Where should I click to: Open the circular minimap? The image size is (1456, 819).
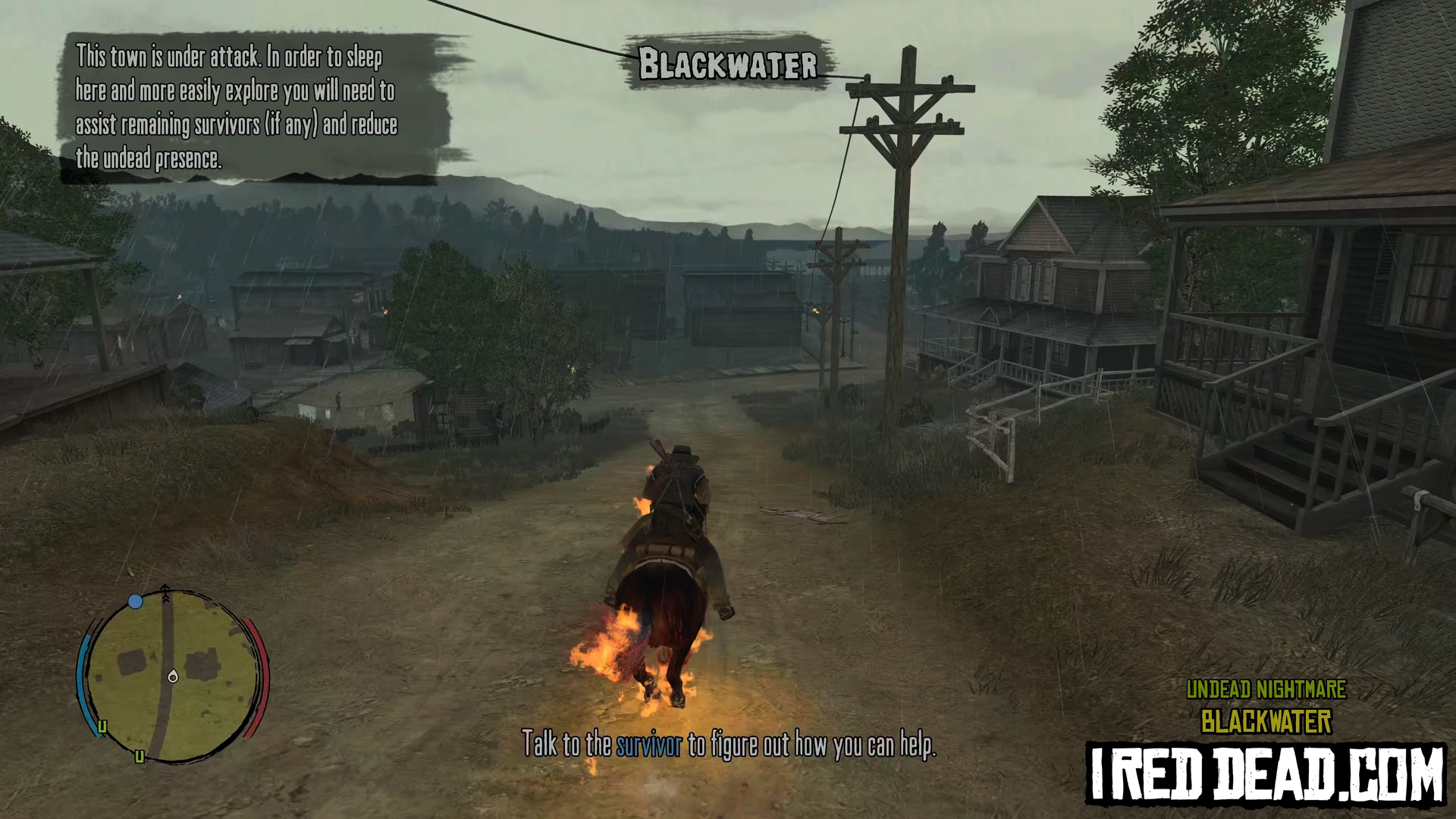click(172, 675)
